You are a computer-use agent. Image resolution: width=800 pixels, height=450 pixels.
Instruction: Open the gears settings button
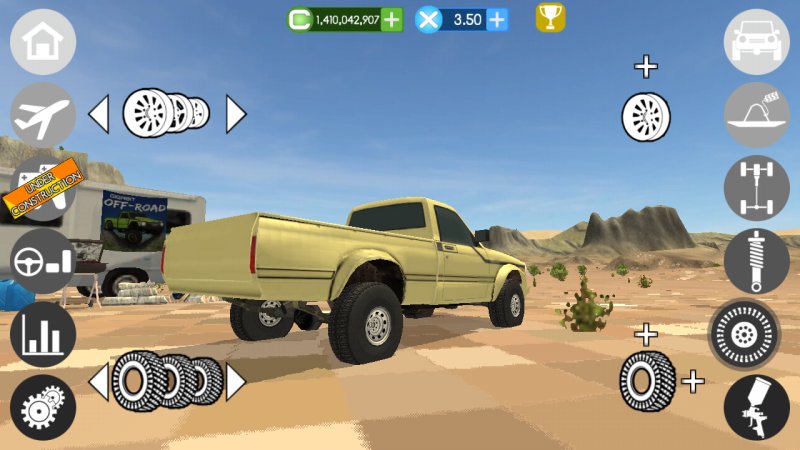tap(43, 407)
